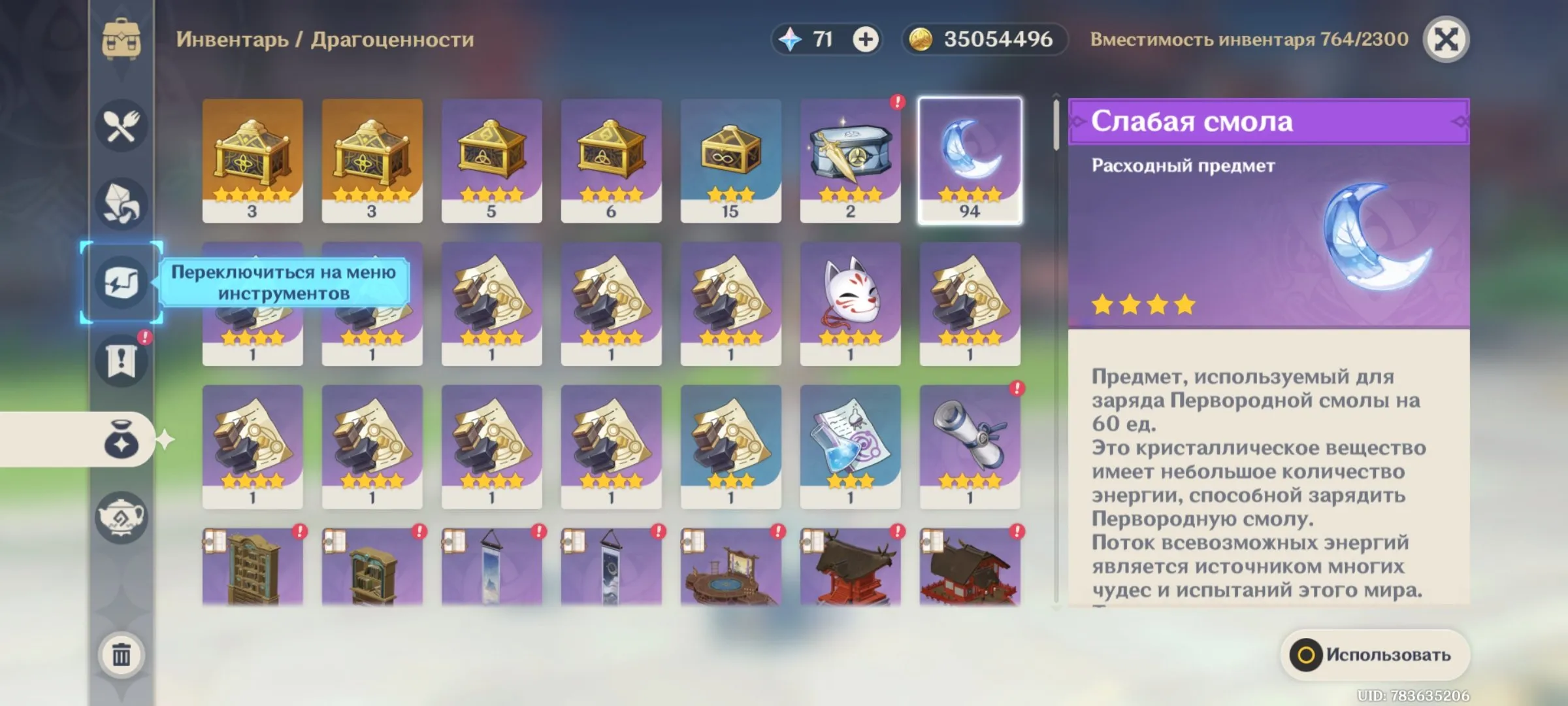Click the plus next to Primogem count 71
The height and width of the screenshot is (706, 1568).
coord(866,39)
